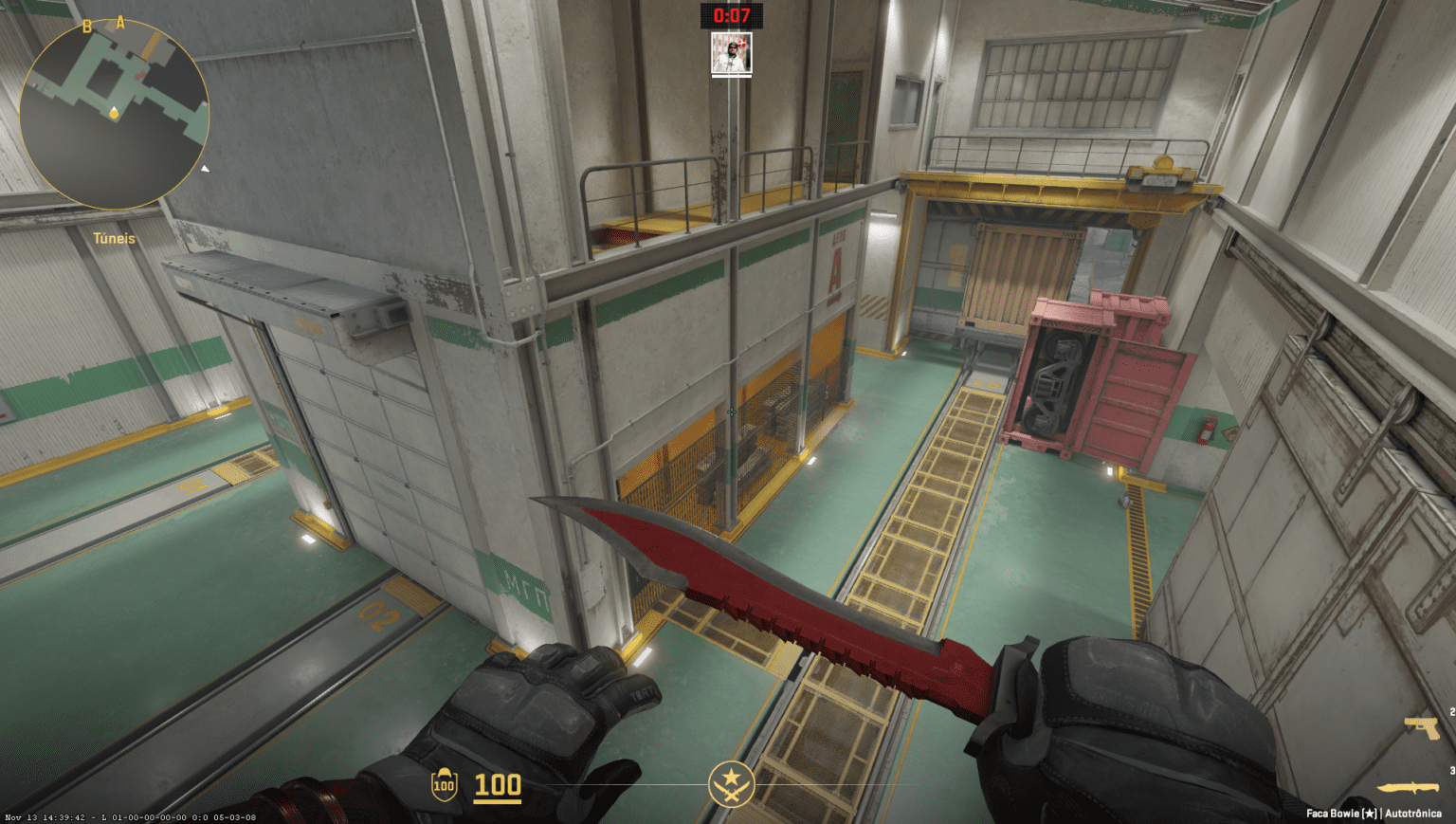Click bombsite letter A on the radar
Viewport: 1456px width, 824px height.
pos(121,22)
